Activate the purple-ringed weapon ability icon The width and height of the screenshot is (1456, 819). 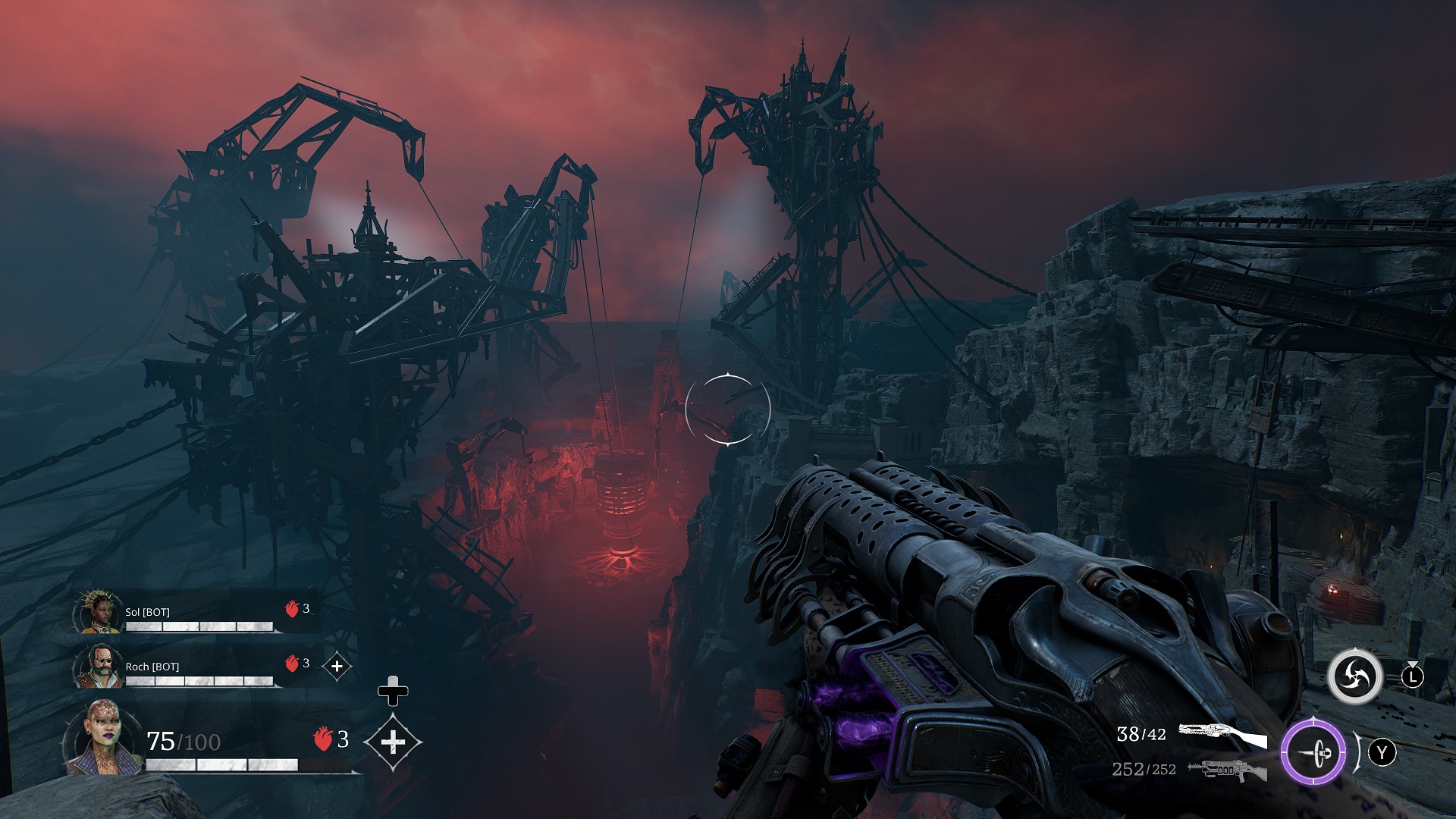pyautogui.click(x=1314, y=754)
